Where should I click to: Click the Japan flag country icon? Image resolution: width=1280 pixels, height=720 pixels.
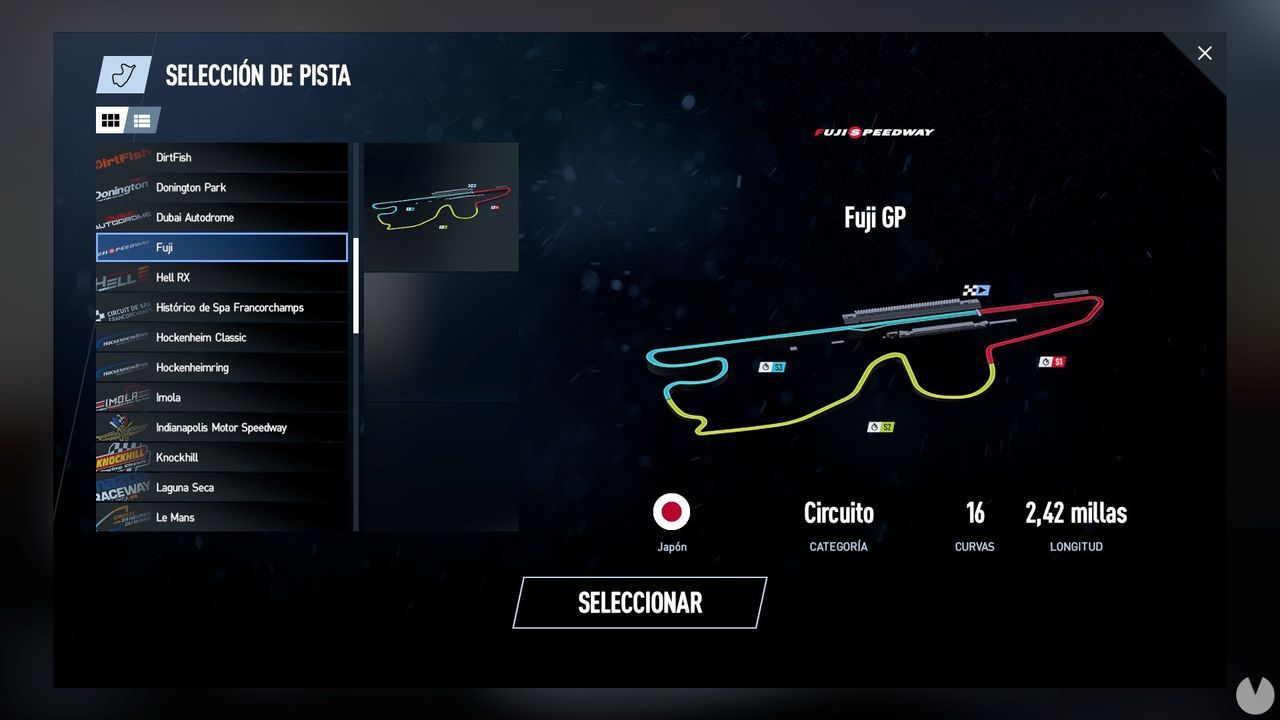pos(672,512)
